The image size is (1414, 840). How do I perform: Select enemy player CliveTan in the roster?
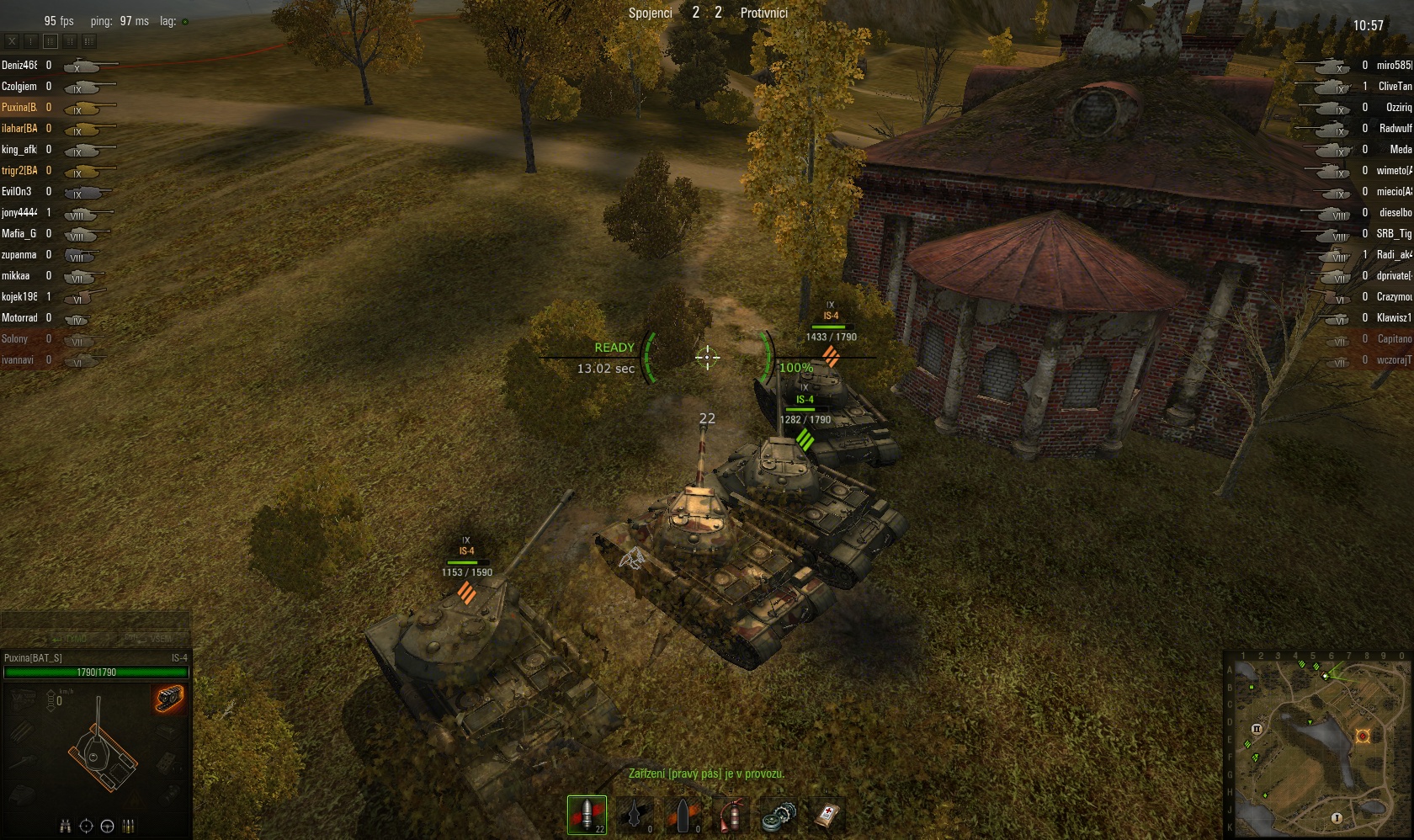pos(1394,86)
